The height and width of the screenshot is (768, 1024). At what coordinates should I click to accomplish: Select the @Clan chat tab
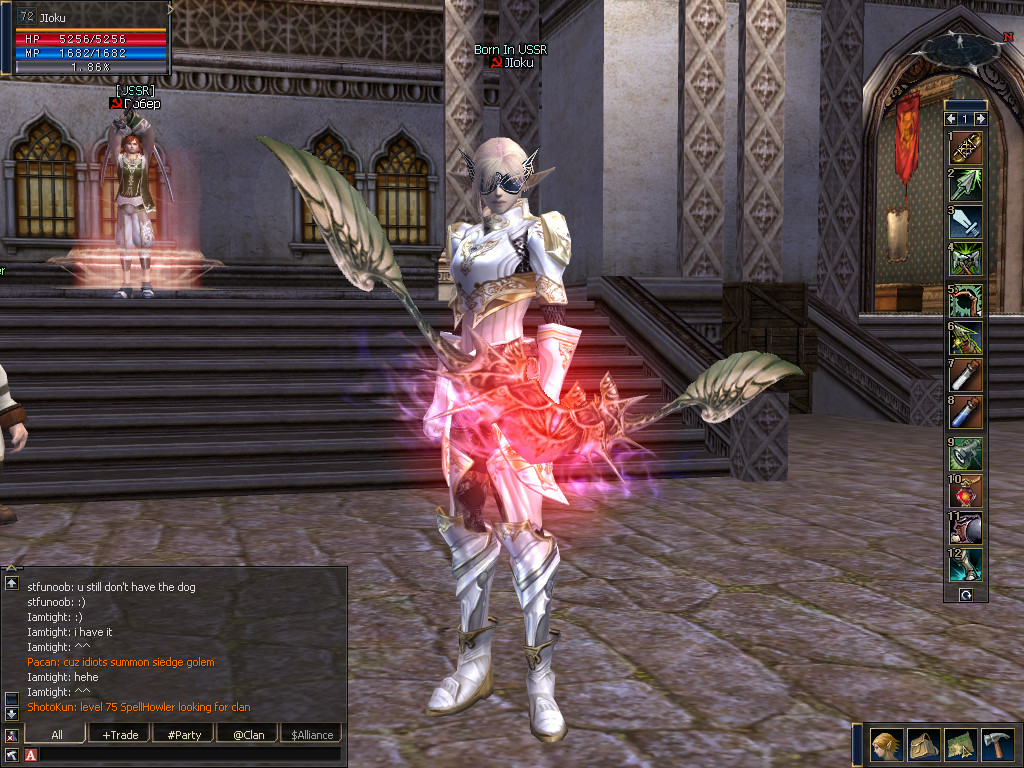click(x=248, y=735)
